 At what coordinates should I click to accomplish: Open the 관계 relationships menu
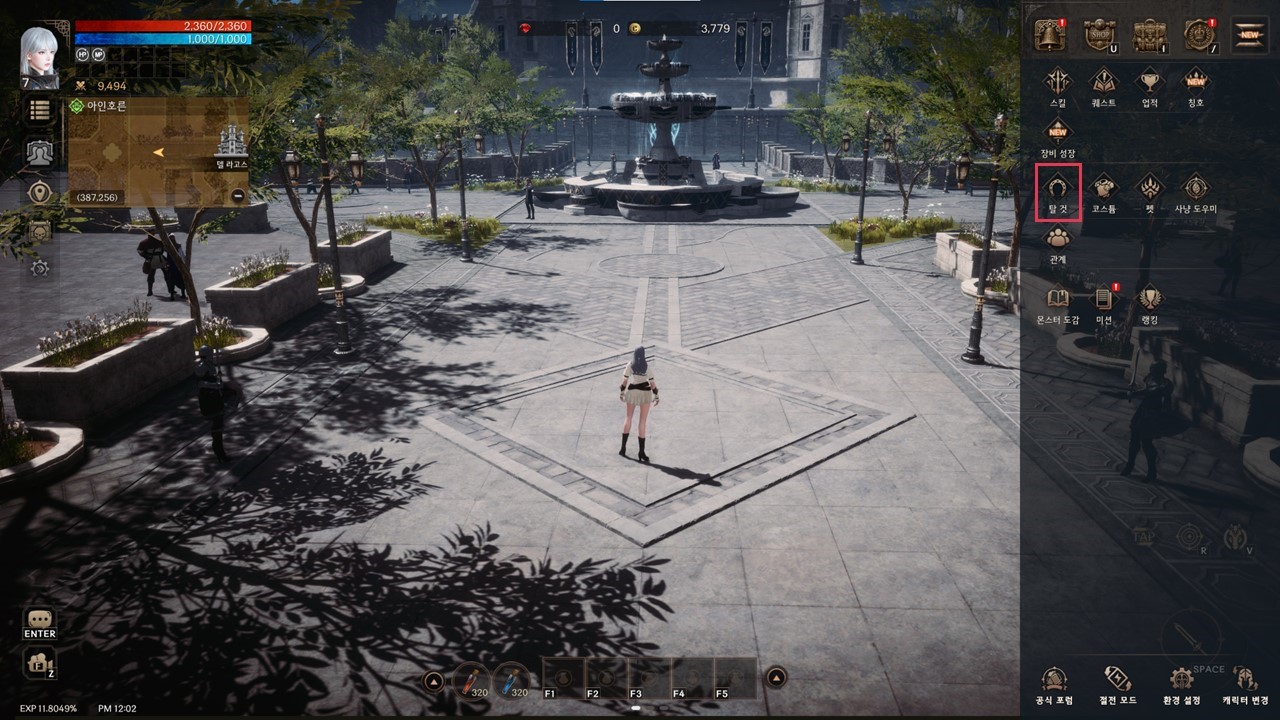coord(1058,242)
